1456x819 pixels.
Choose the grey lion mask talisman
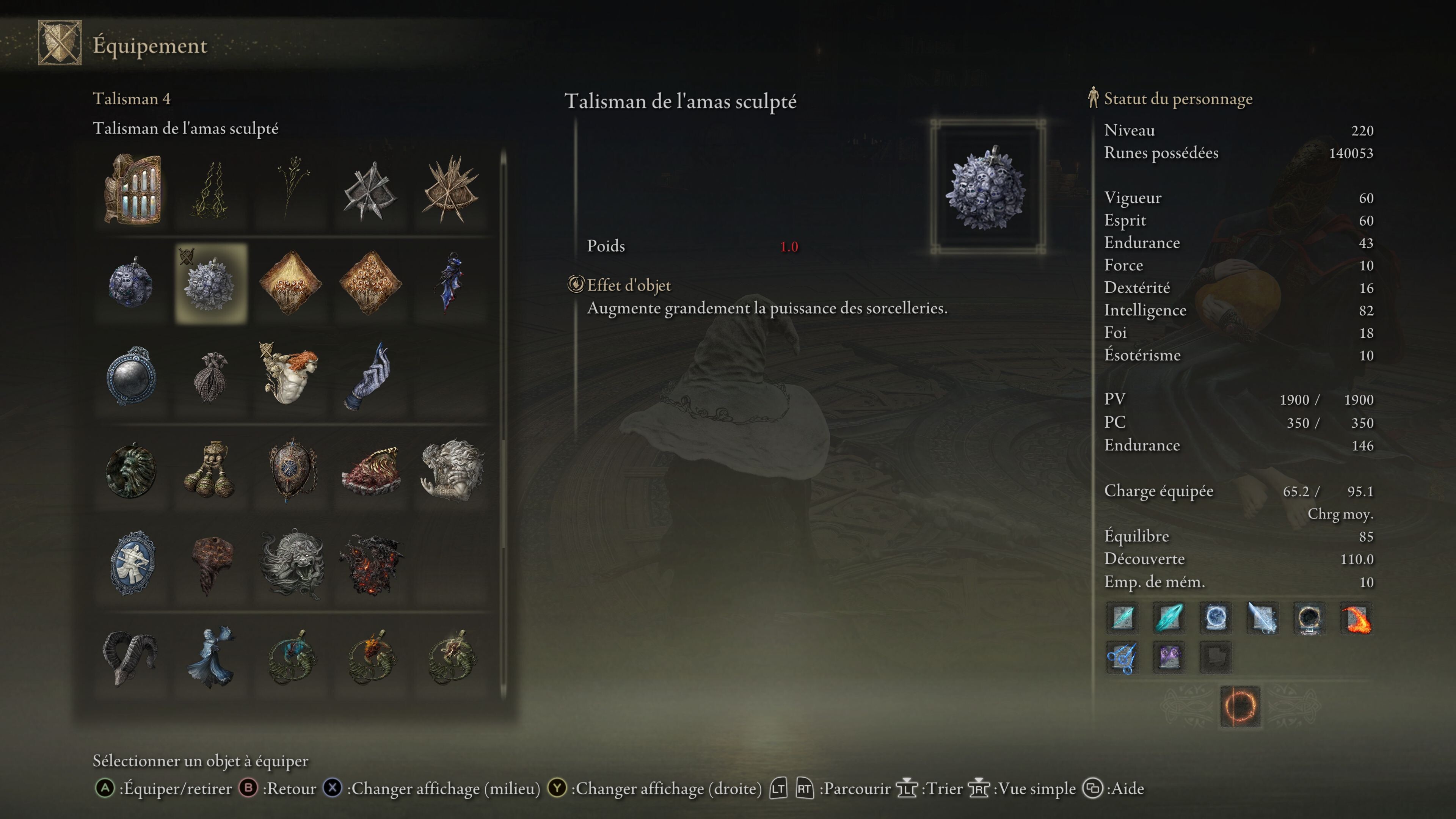click(292, 563)
